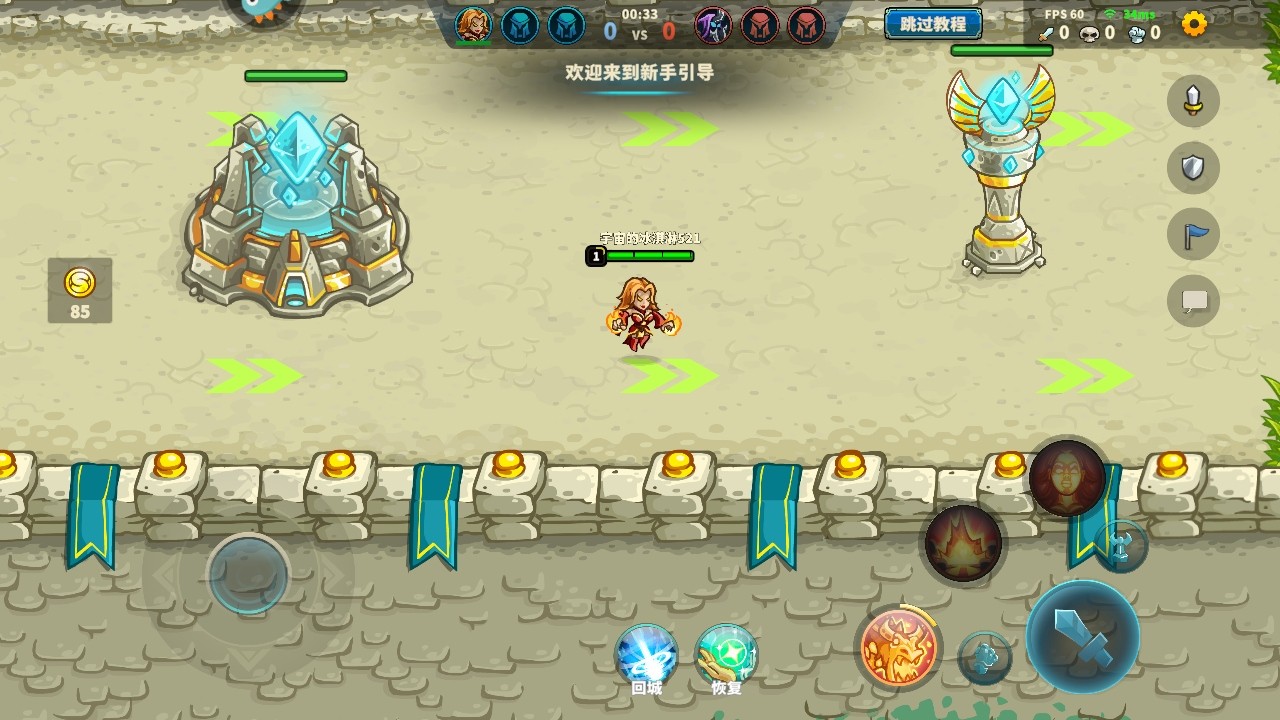Tap the sword attack signal icon
Screen dimensions: 1280x720
point(1193,101)
